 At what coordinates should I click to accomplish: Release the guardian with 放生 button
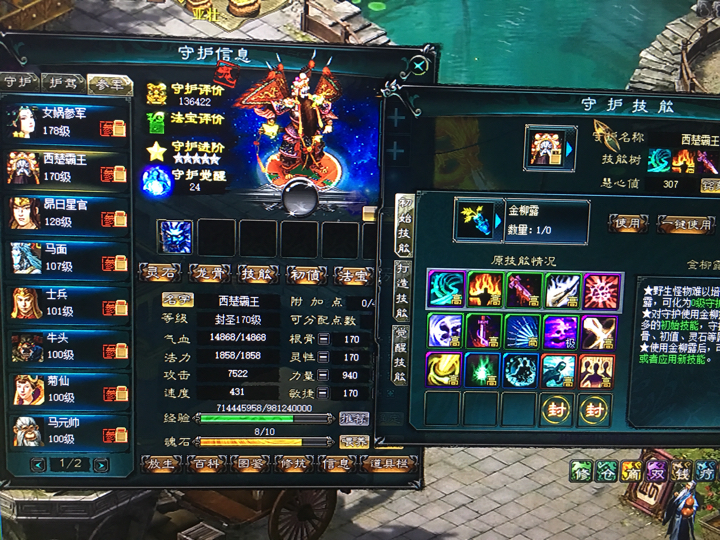(160, 464)
